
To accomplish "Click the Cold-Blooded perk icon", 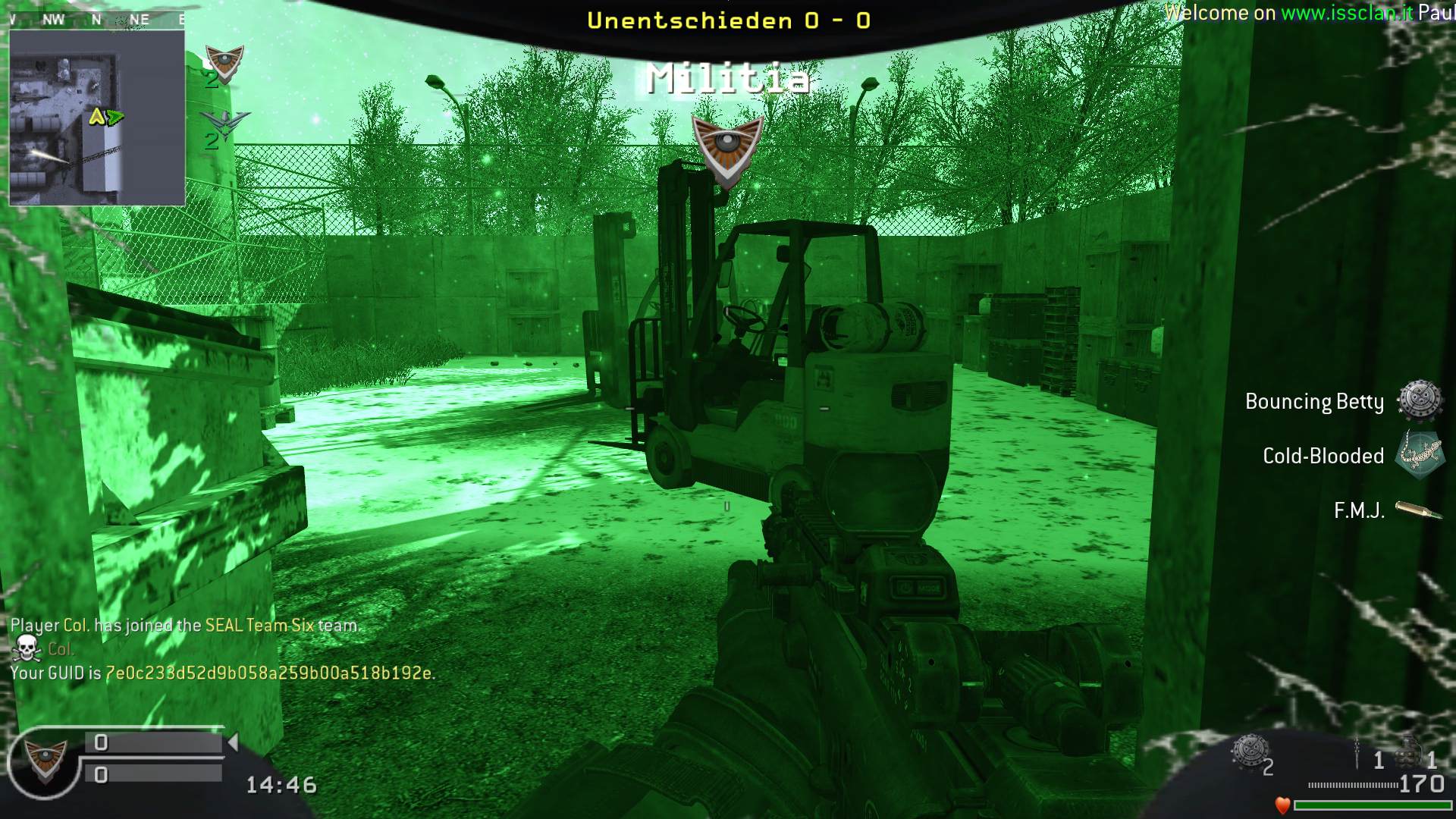I will coord(1419,455).
